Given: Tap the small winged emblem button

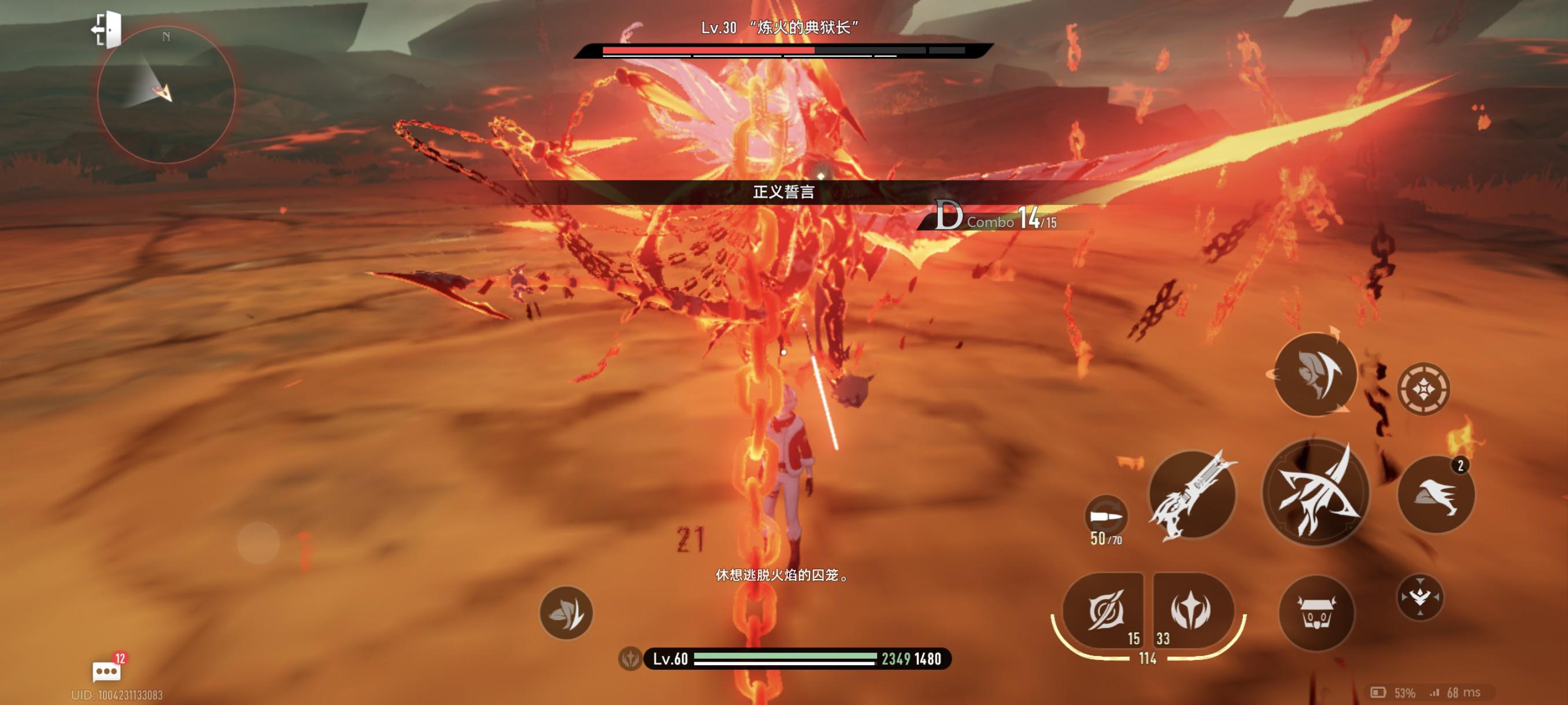Looking at the screenshot, I should tap(1419, 597).
